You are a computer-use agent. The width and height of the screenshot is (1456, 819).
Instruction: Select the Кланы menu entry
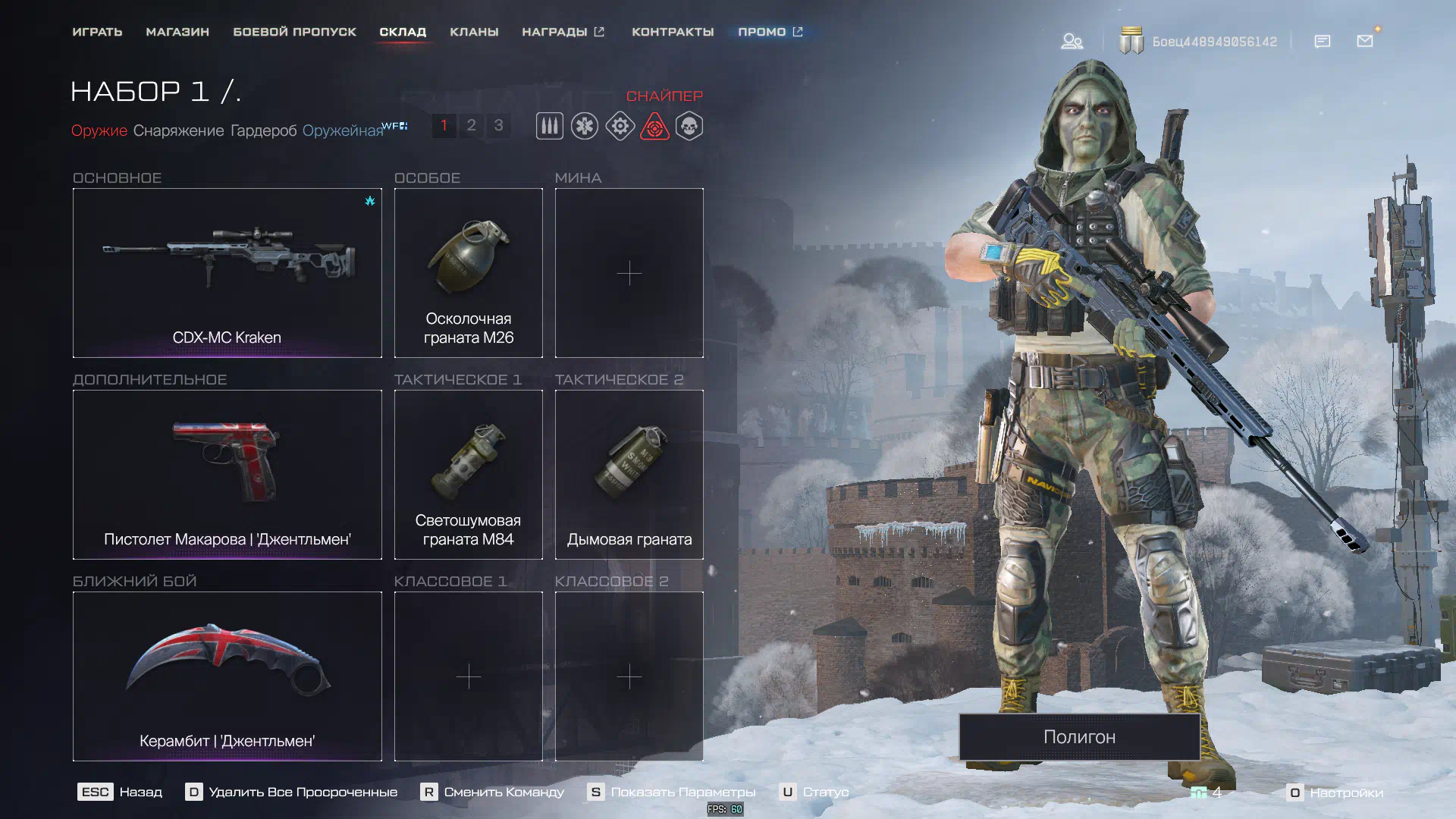pos(474,32)
